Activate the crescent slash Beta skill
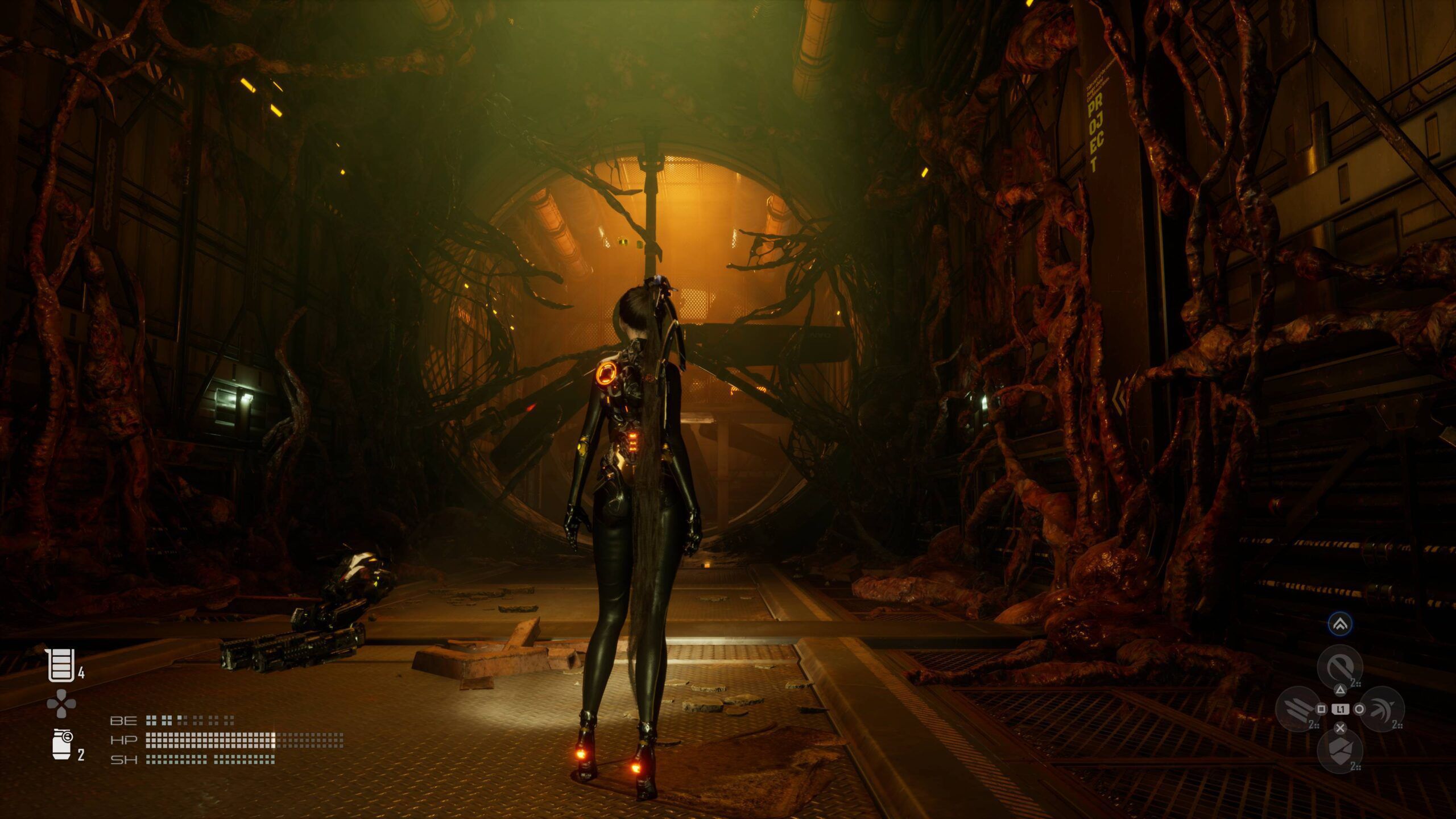This screenshot has width=1456, height=819. (x=1382, y=709)
